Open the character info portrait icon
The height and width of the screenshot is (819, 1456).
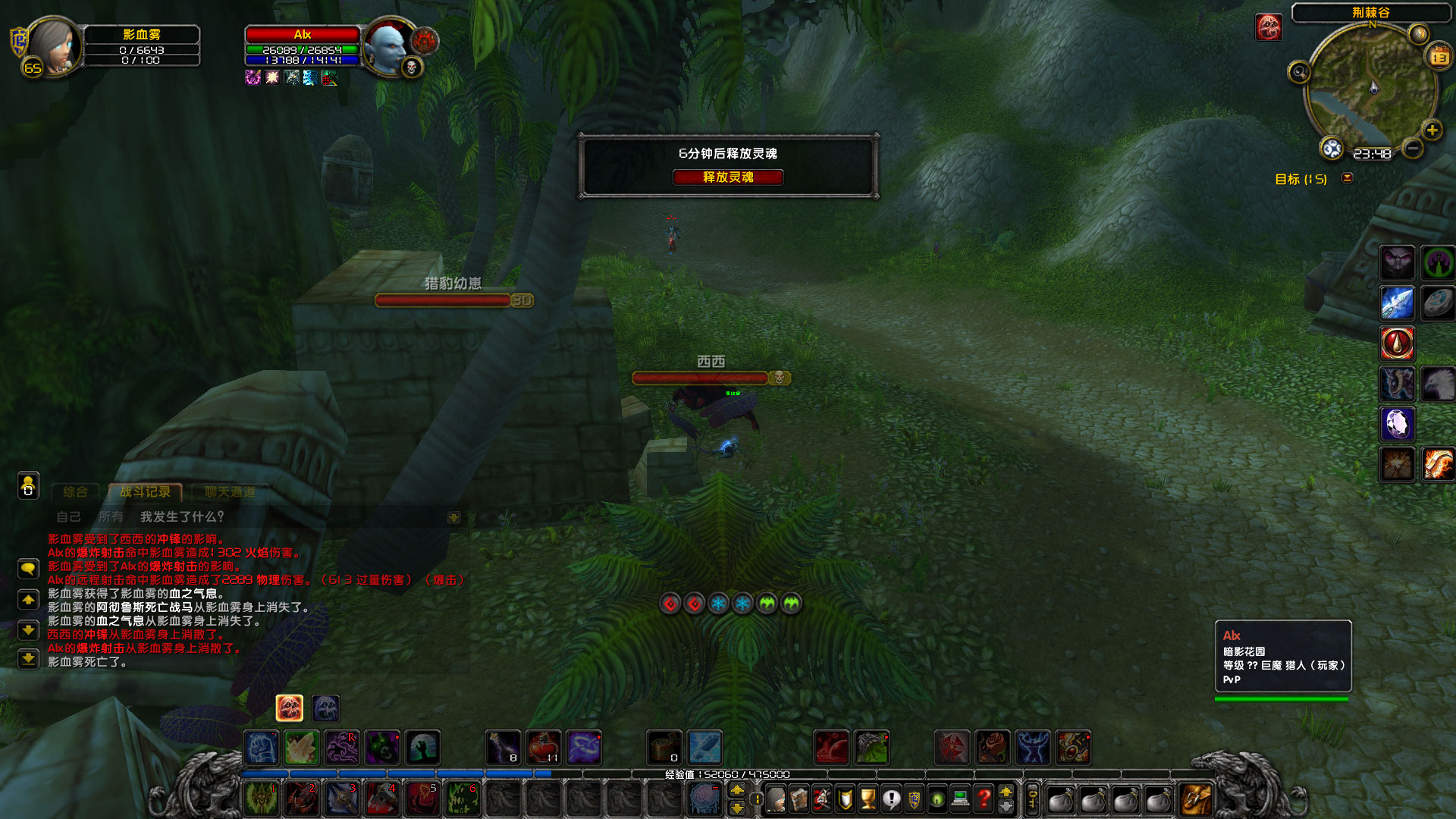776,799
